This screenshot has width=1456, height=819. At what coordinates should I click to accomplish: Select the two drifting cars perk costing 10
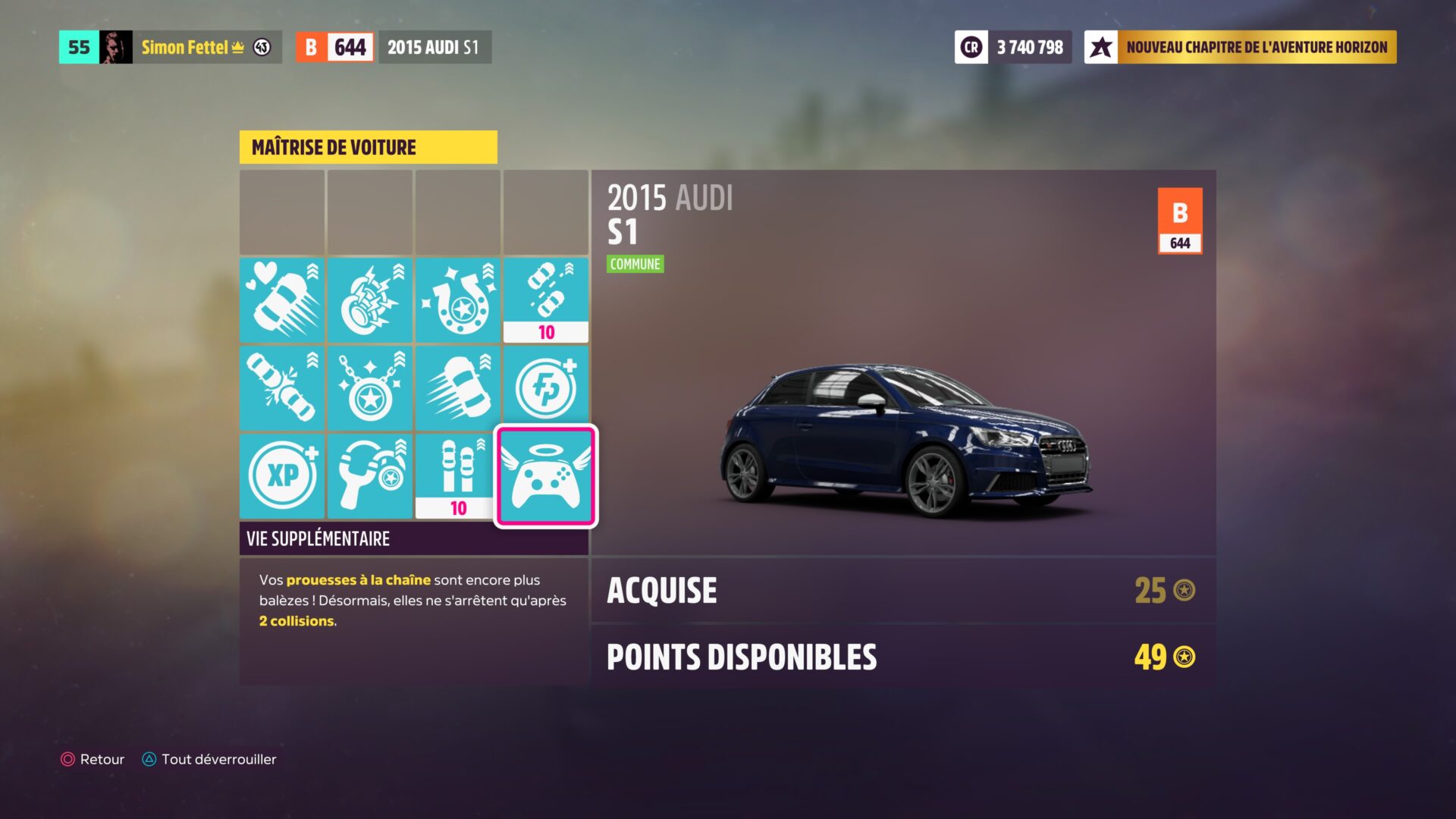coord(545,300)
